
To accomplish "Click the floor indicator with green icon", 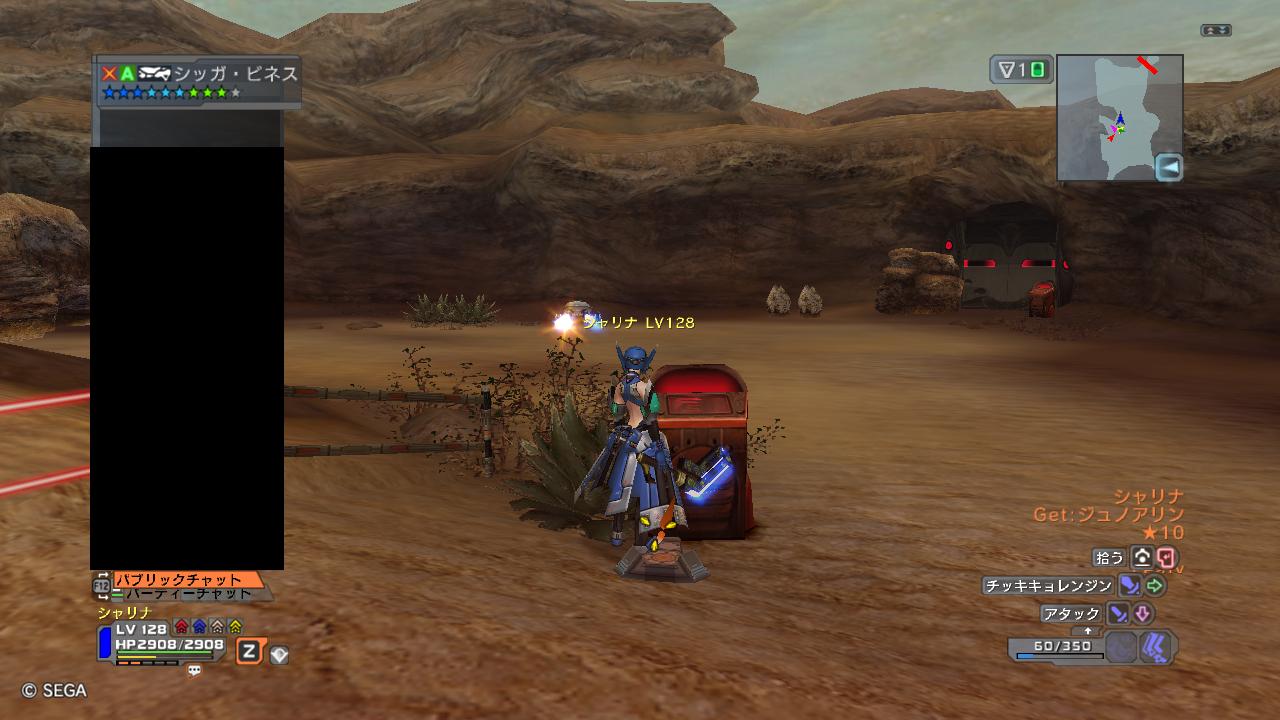I will coord(1021,70).
